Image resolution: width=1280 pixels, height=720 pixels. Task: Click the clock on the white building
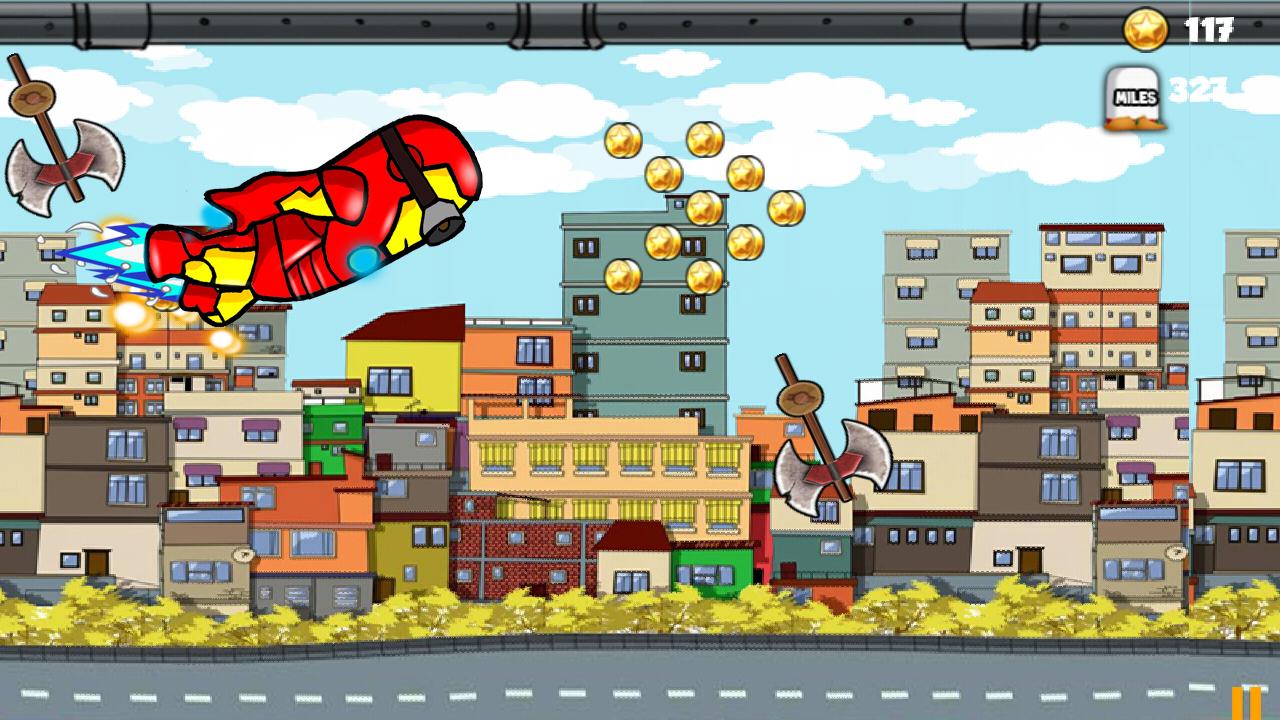(x=243, y=553)
